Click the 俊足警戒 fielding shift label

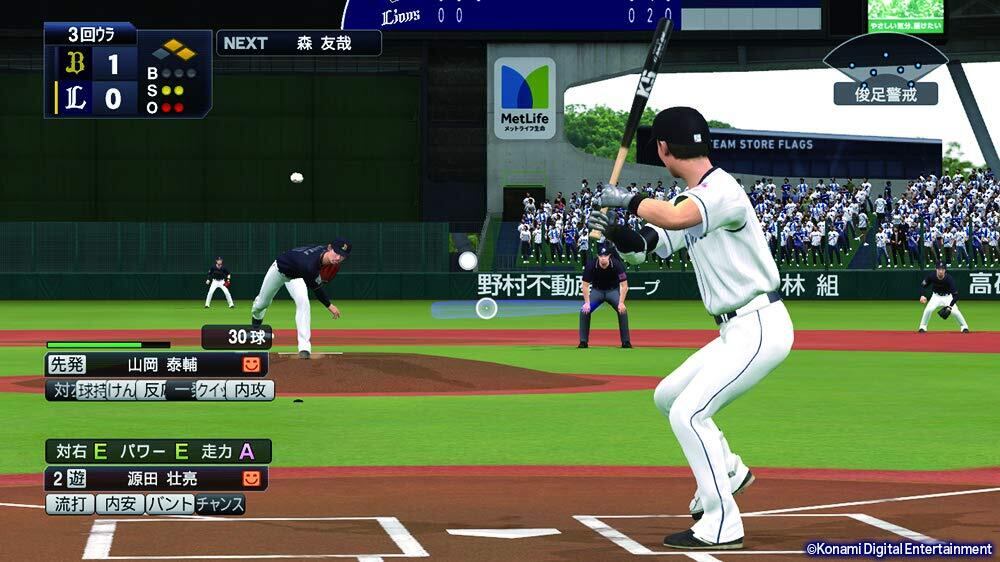[885, 94]
